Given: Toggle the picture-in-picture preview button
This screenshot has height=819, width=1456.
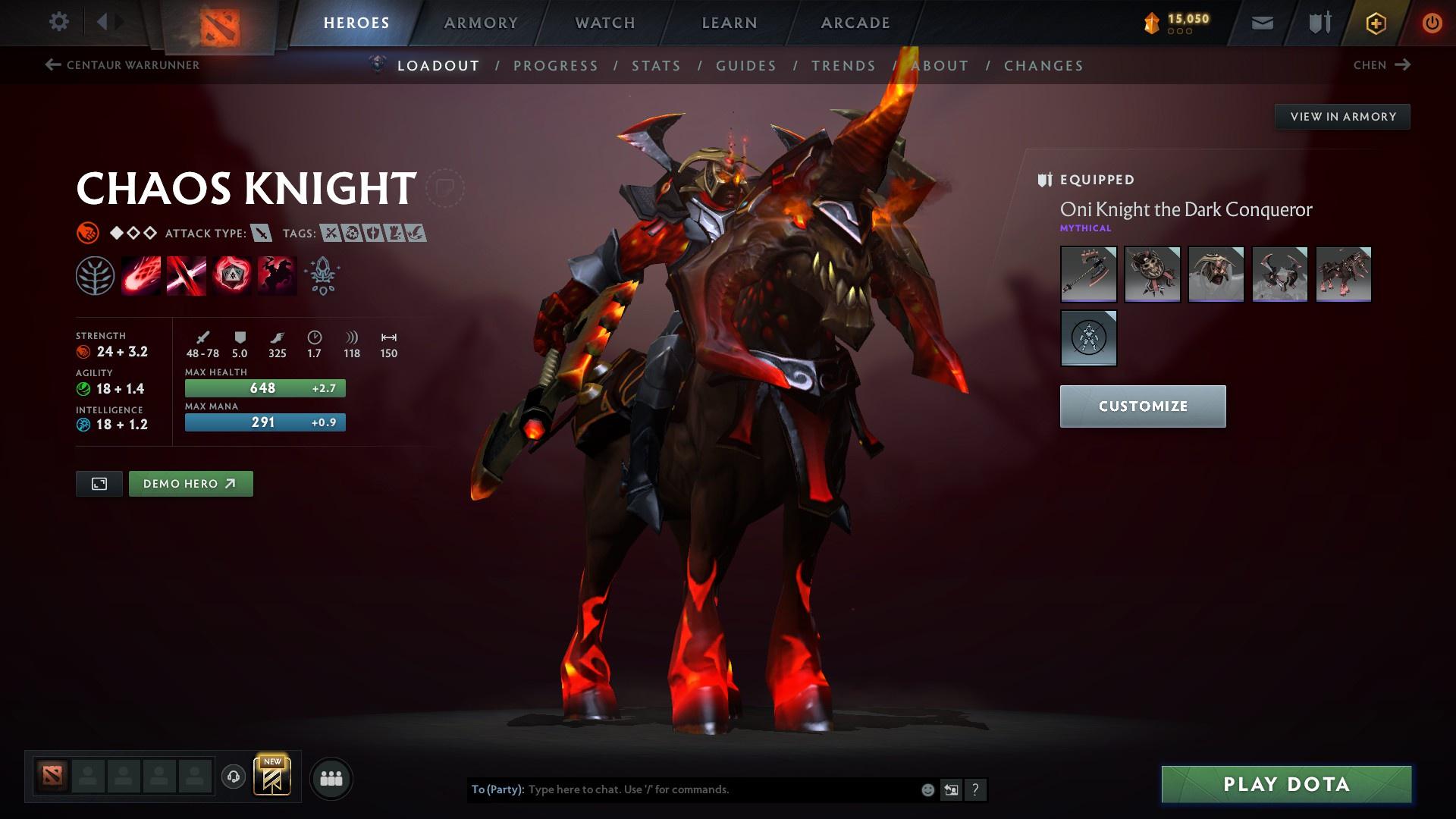Looking at the screenshot, I should click(99, 483).
